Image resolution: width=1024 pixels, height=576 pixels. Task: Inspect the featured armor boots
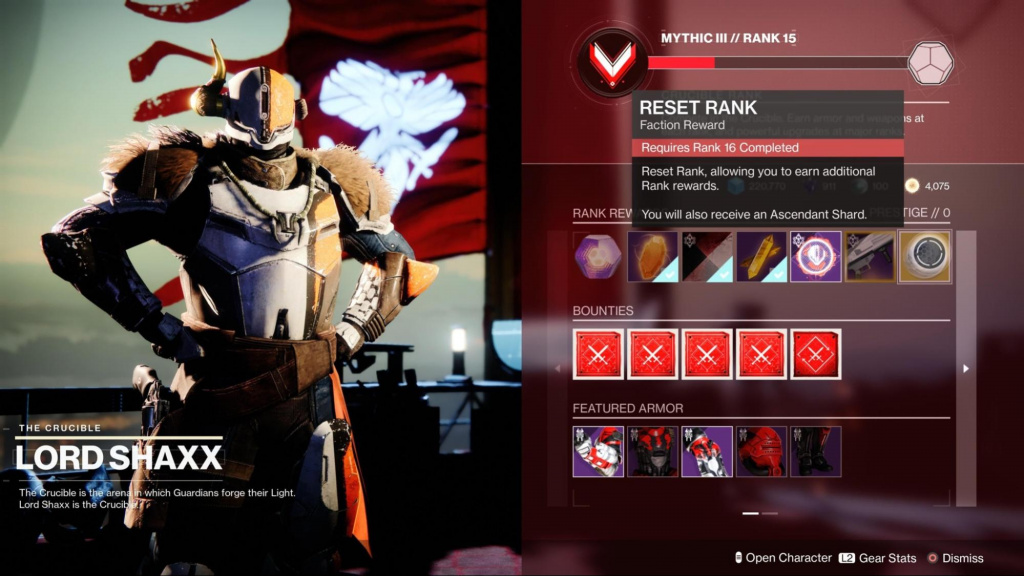point(816,451)
